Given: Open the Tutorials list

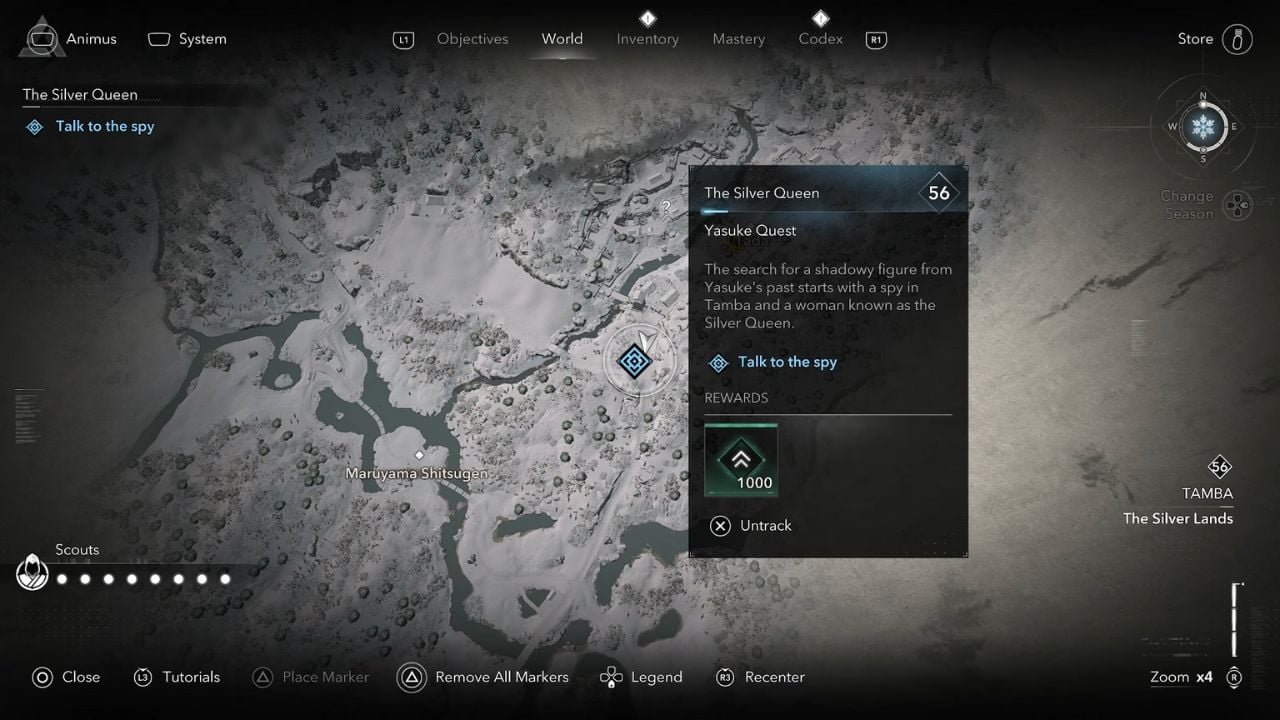Looking at the screenshot, I should coord(177,677).
